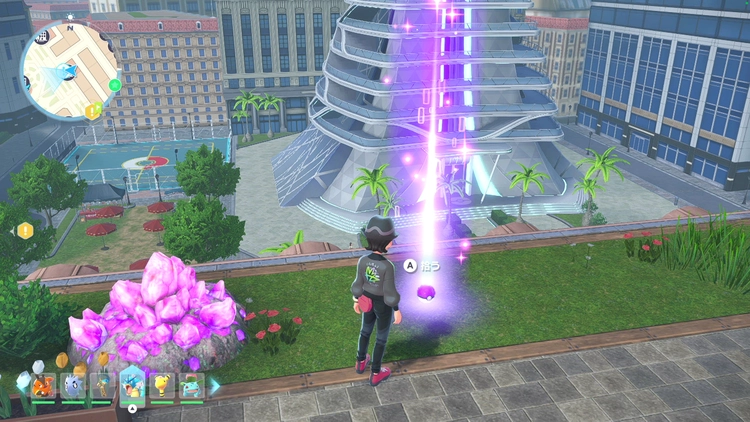The height and width of the screenshot is (422, 750).
Task: Choose the blue spiky Pokémon party slot
Action: (x=73, y=385)
